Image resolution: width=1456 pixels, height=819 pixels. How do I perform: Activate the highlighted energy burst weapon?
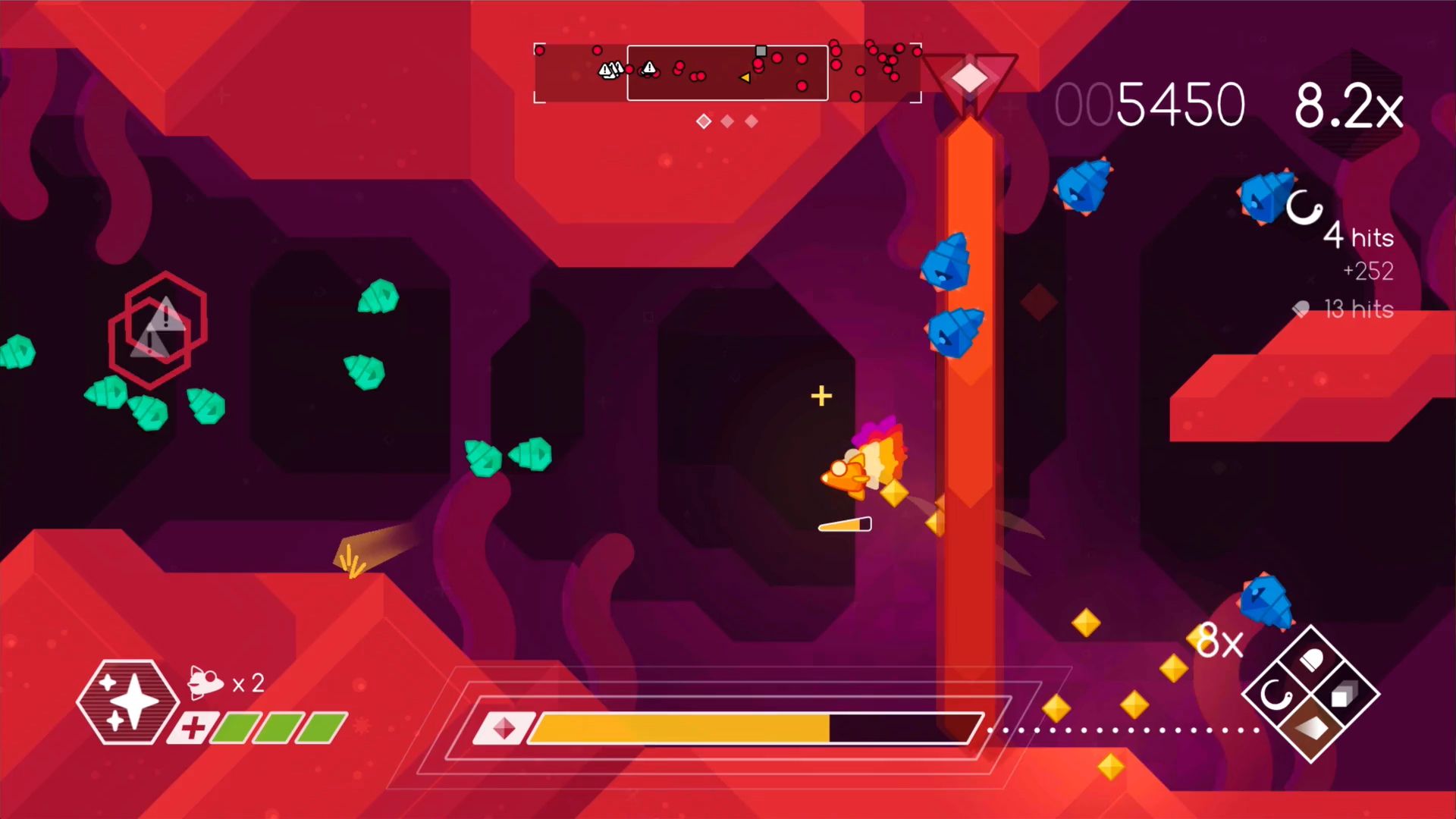[1310, 726]
